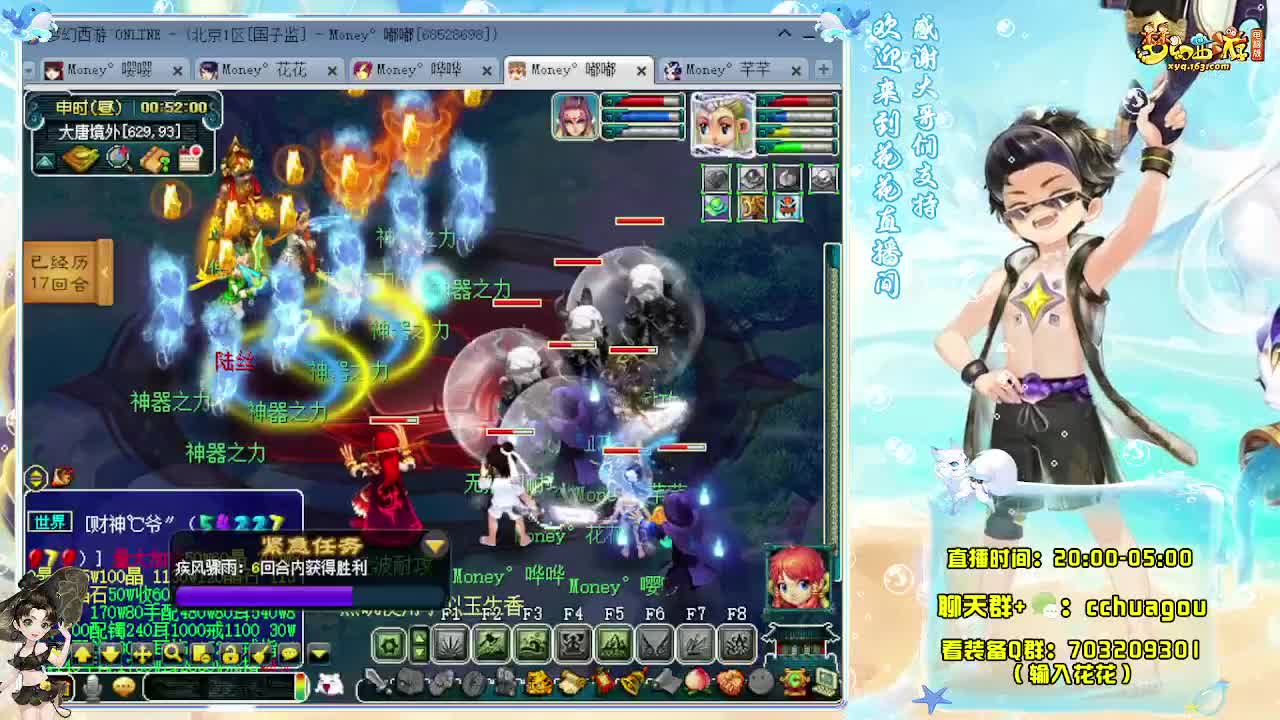Click the peach item icon in the item bar

695,682
